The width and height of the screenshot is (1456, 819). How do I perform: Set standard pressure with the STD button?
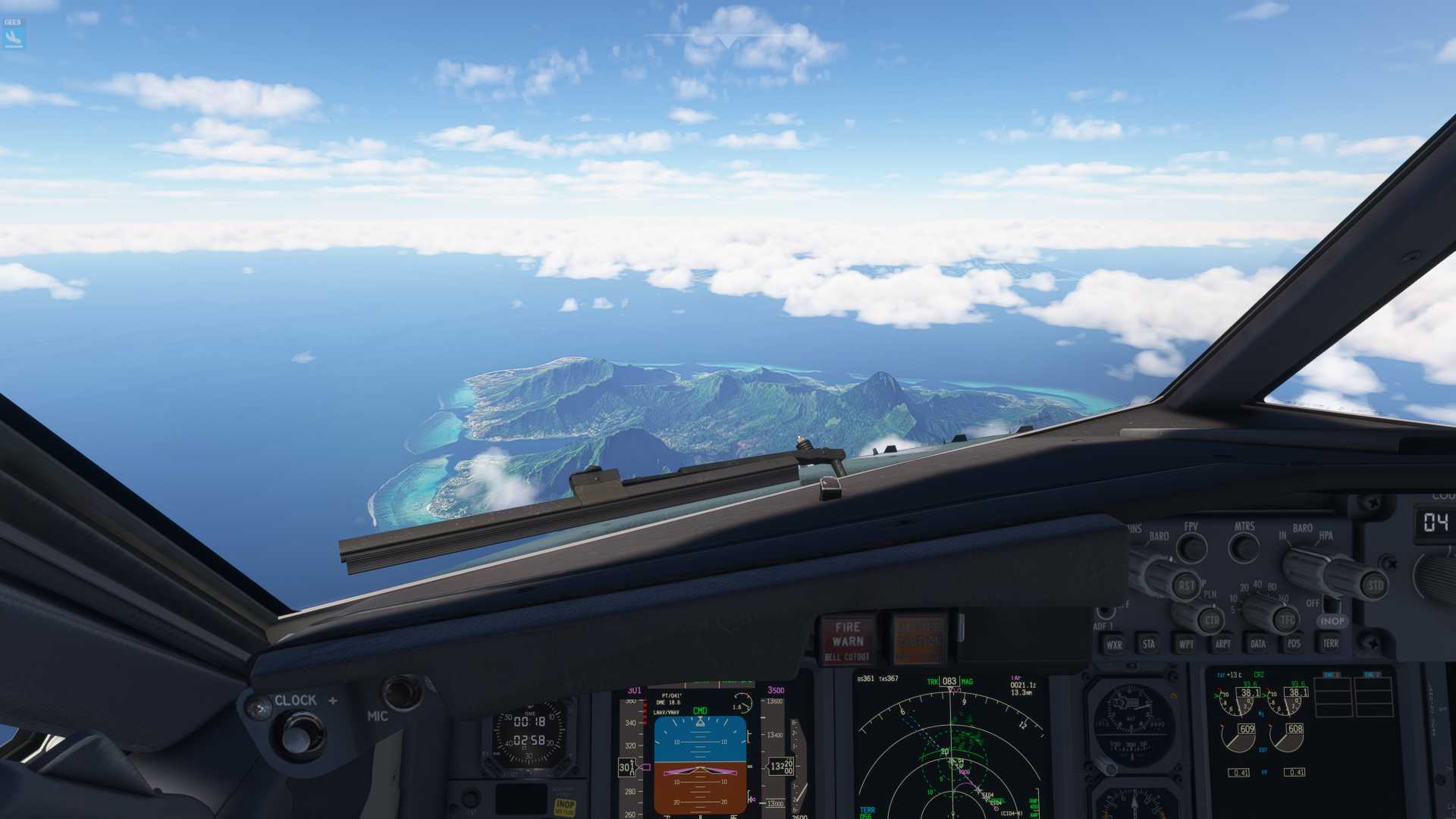(x=1374, y=585)
